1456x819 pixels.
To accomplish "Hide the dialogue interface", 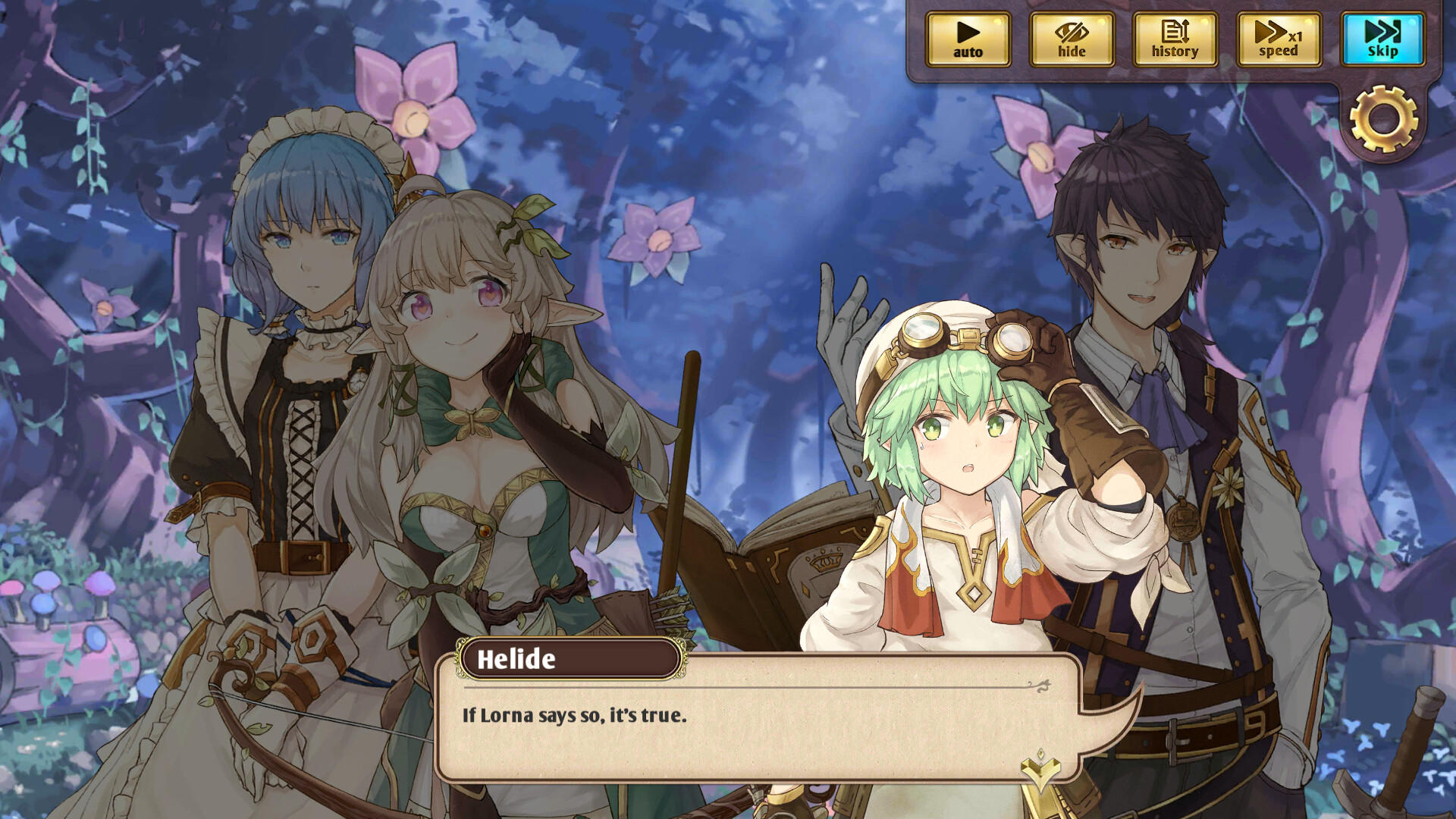I will (1072, 39).
